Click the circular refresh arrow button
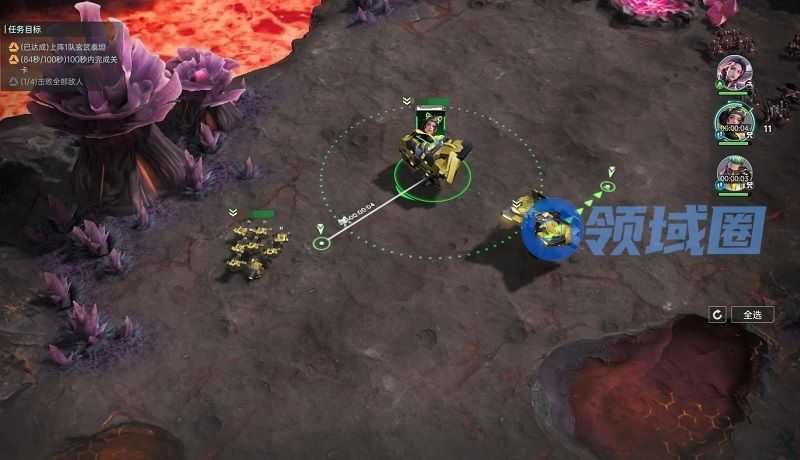 [717, 314]
